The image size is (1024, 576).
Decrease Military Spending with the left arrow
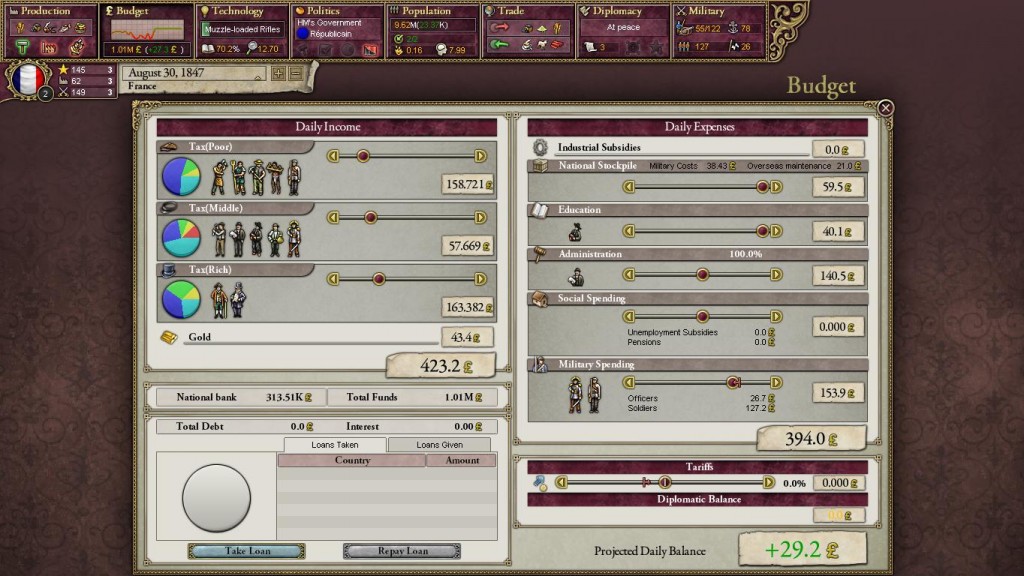629,383
